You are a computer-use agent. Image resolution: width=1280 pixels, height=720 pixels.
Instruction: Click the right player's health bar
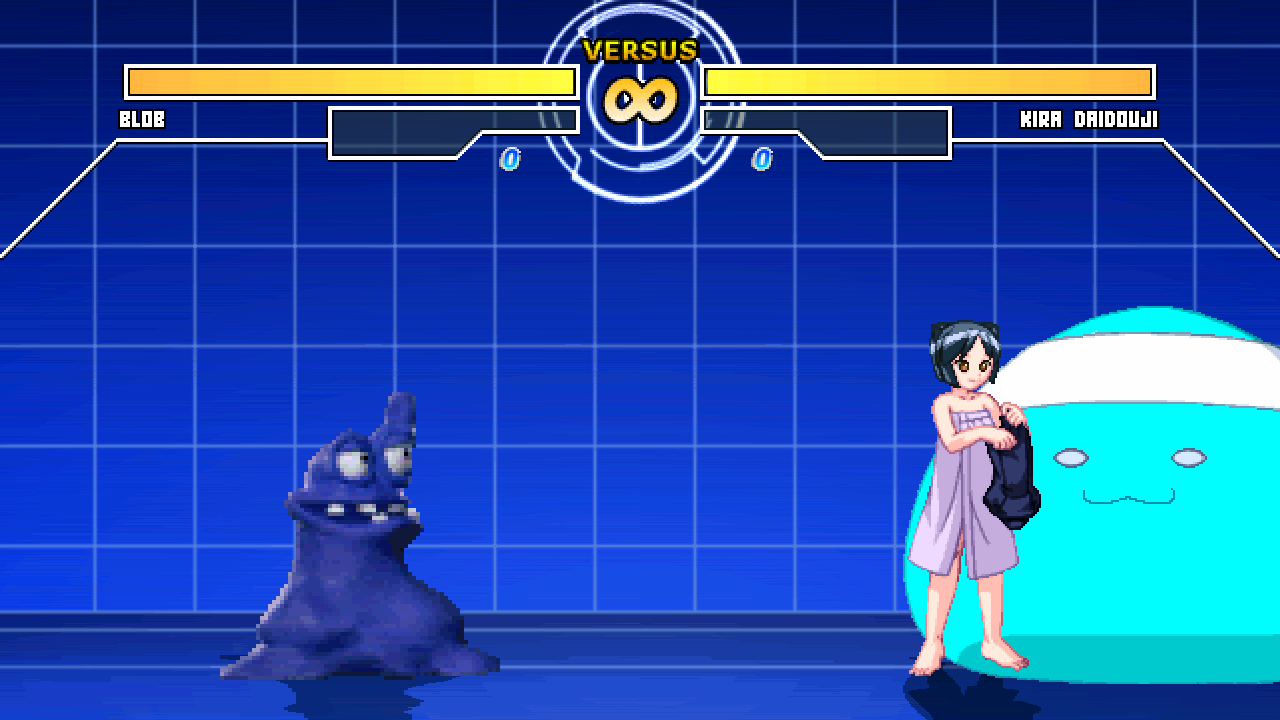[930, 80]
